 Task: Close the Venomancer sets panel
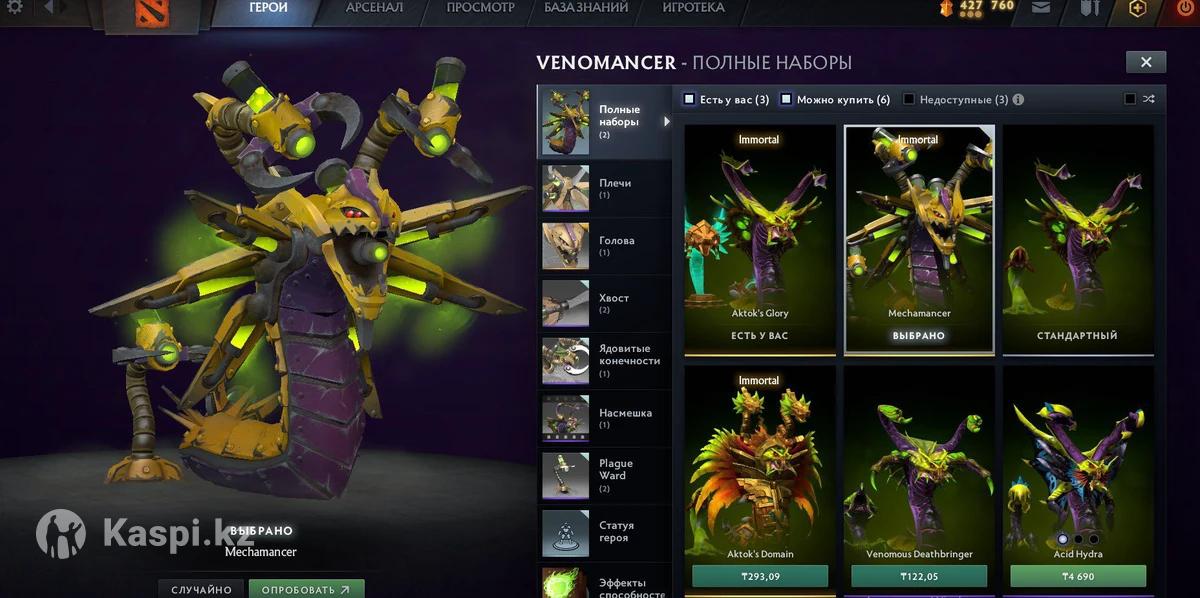[x=1146, y=62]
